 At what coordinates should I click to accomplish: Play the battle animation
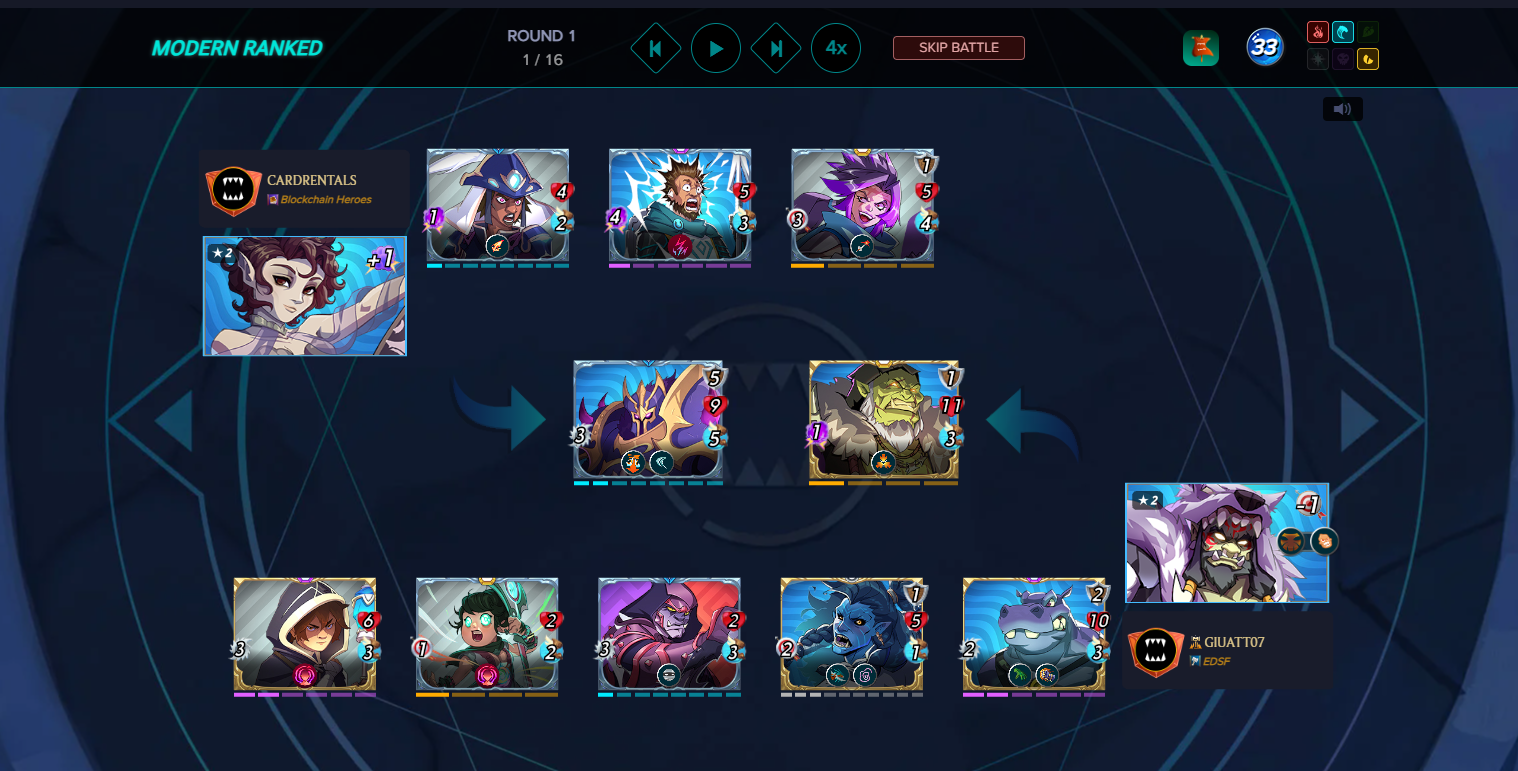point(716,48)
